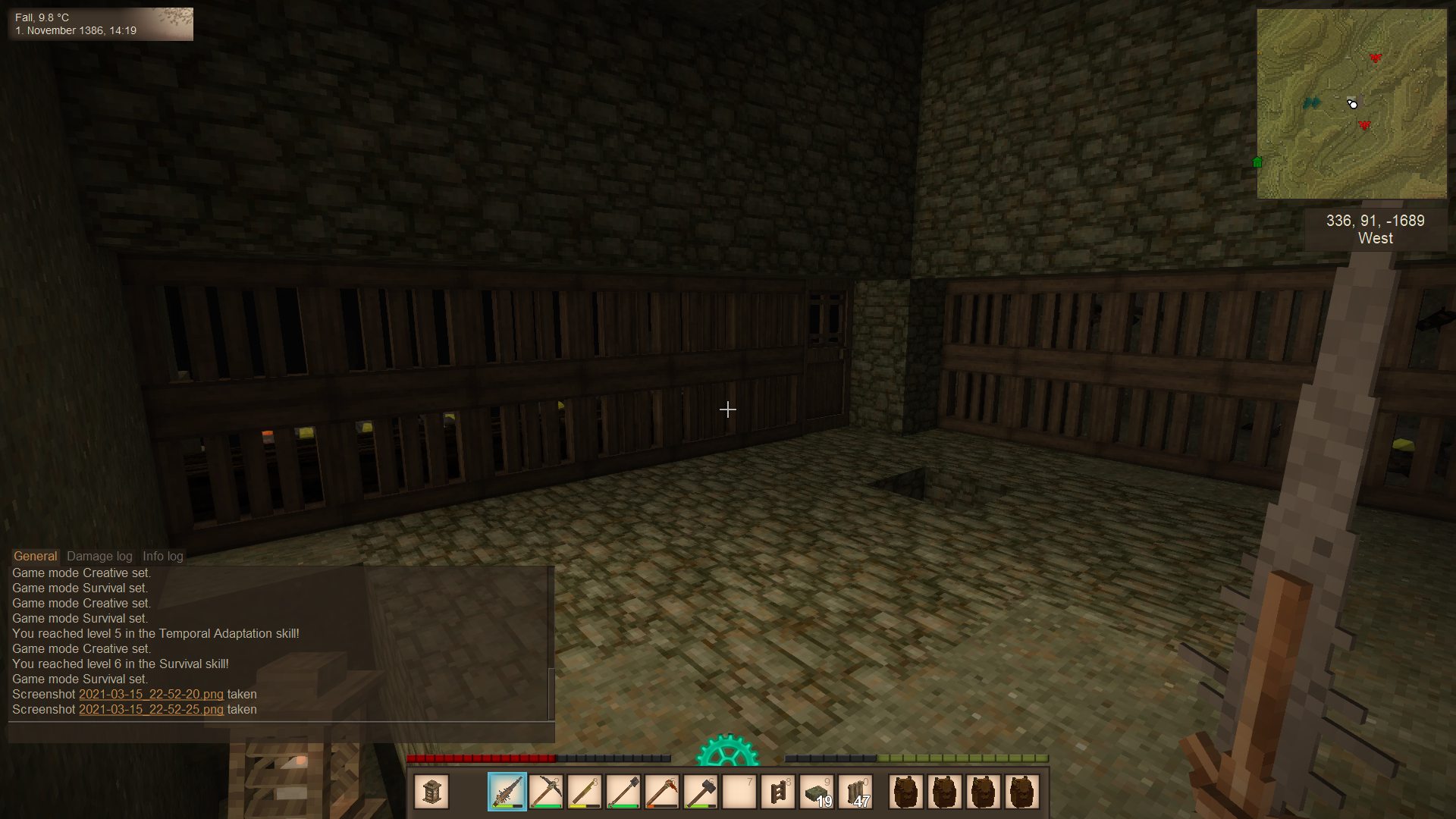Select the hammer hotbar slot
Image resolution: width=1456 pixels, height=819 pixels.
coord(700,792)
